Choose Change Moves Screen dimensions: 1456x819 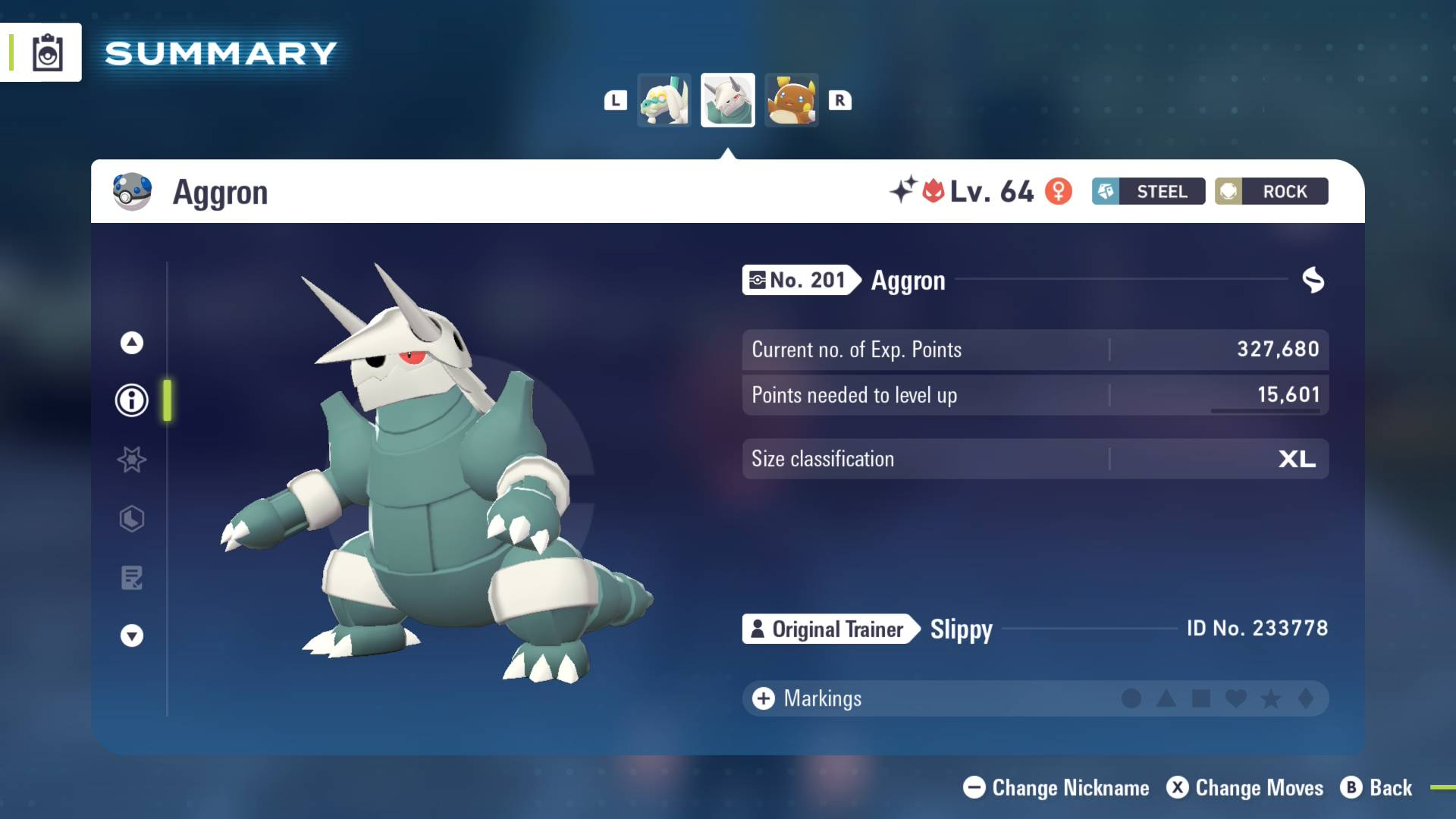pyautogui.click(x=1245, y=788)
